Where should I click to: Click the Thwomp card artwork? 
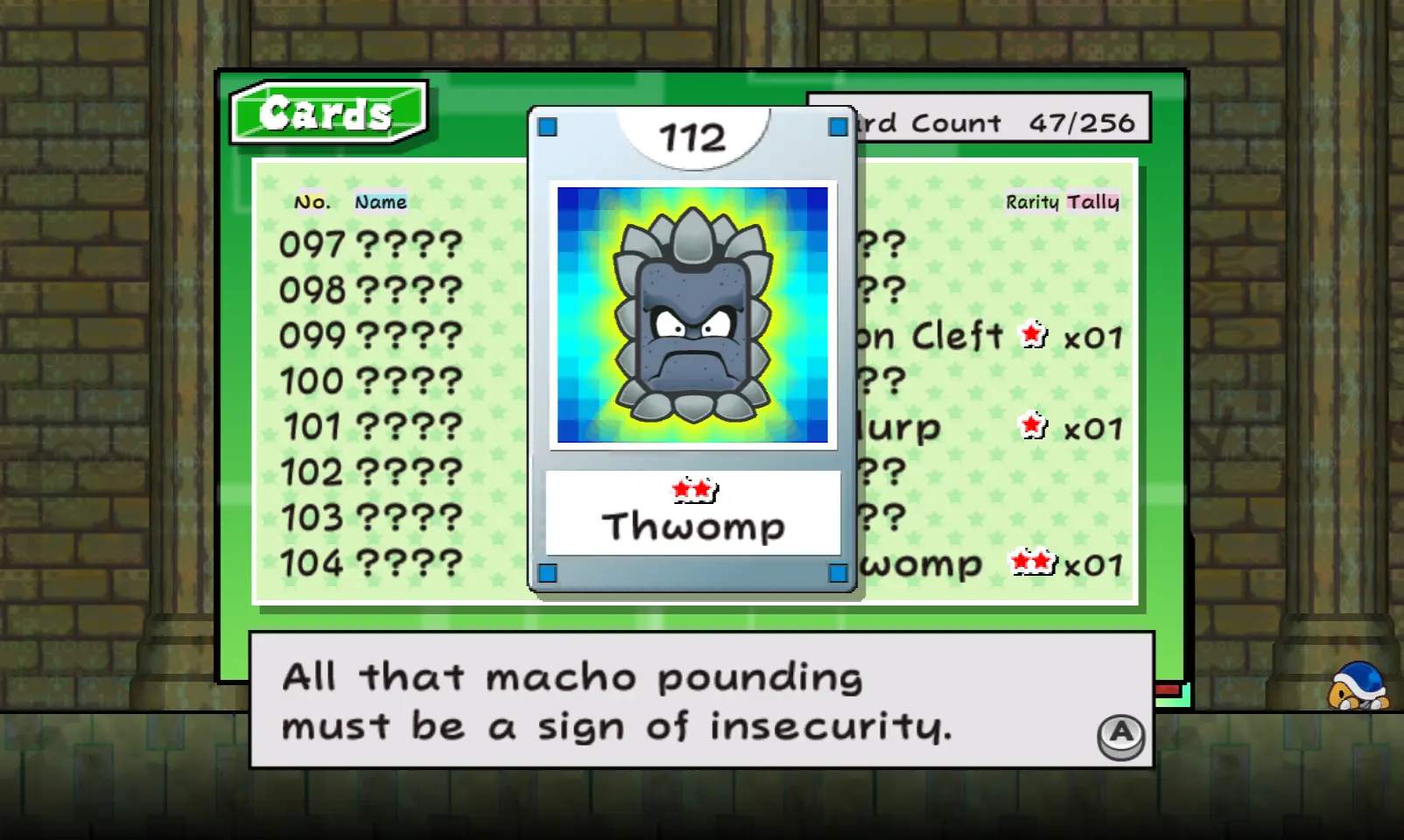(x=692, y=315)
